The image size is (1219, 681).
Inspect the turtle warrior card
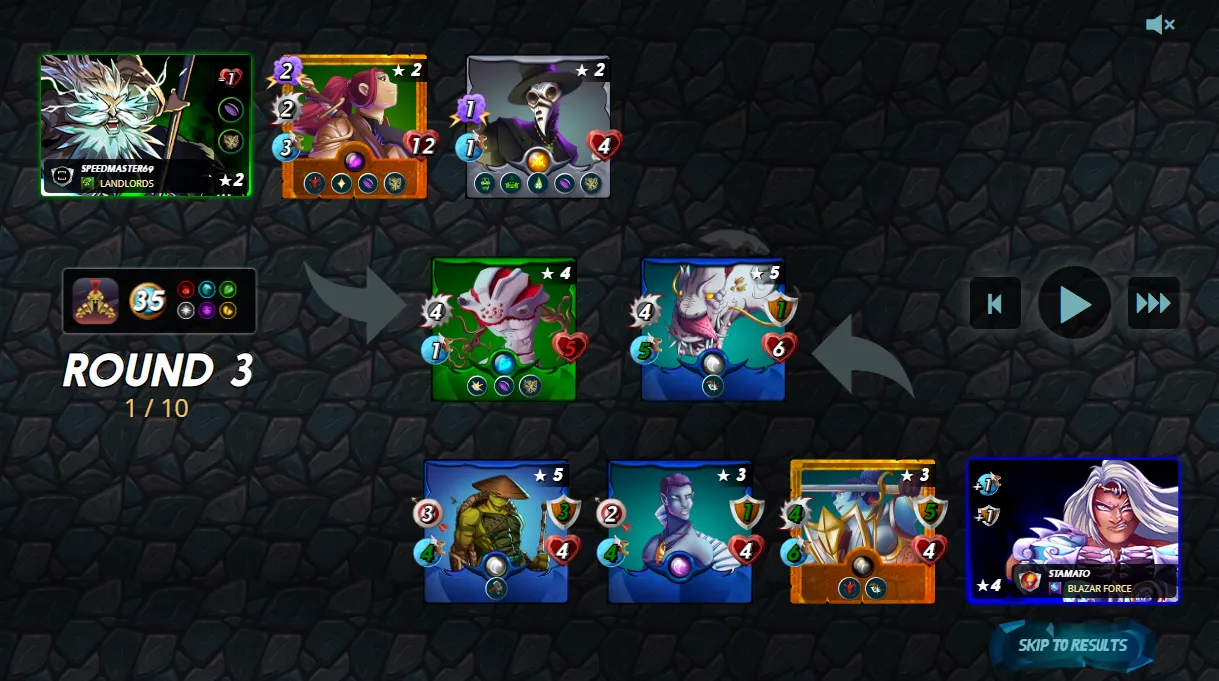coord(496,531)
